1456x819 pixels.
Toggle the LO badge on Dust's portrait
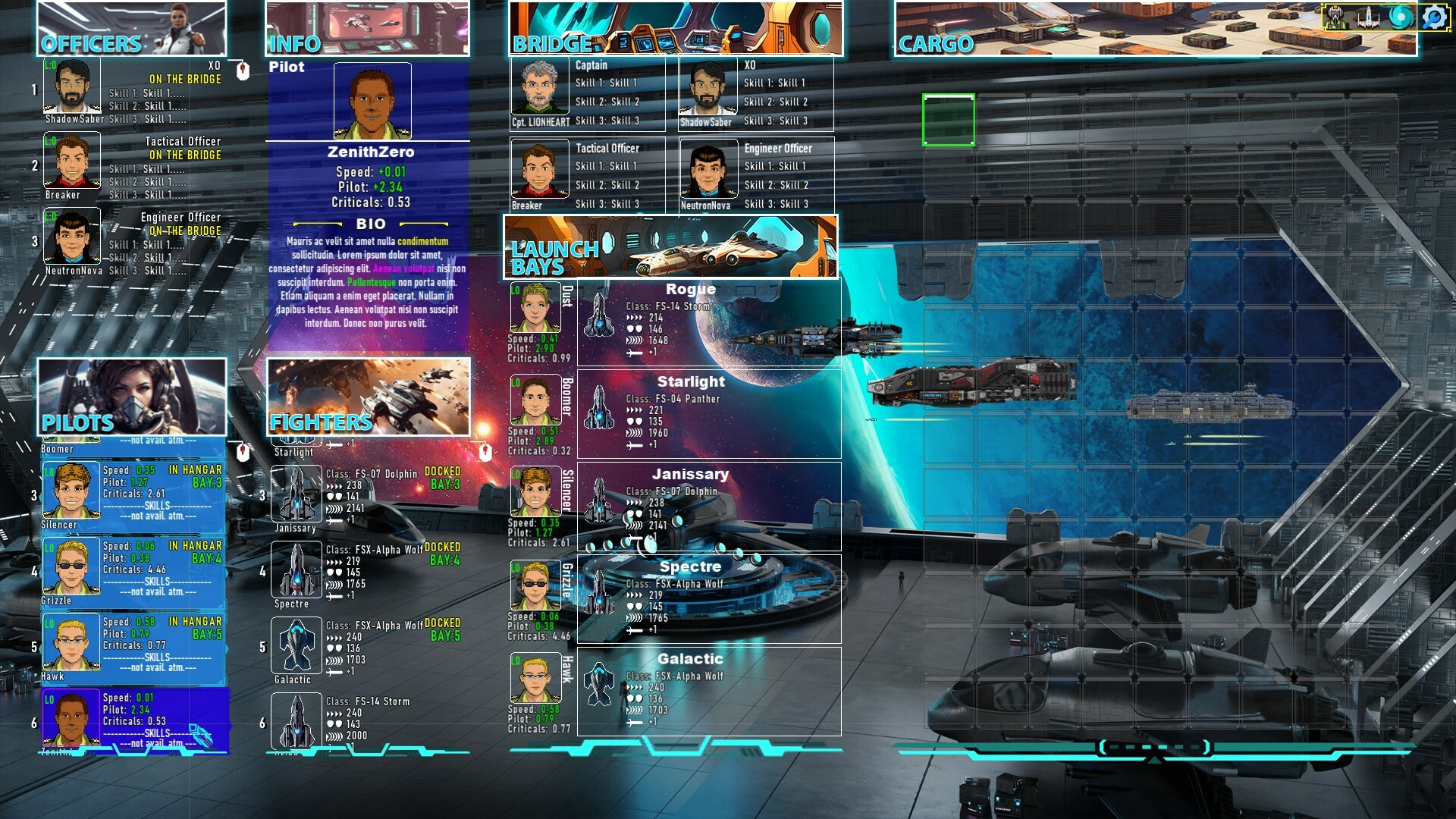(514, 289)
